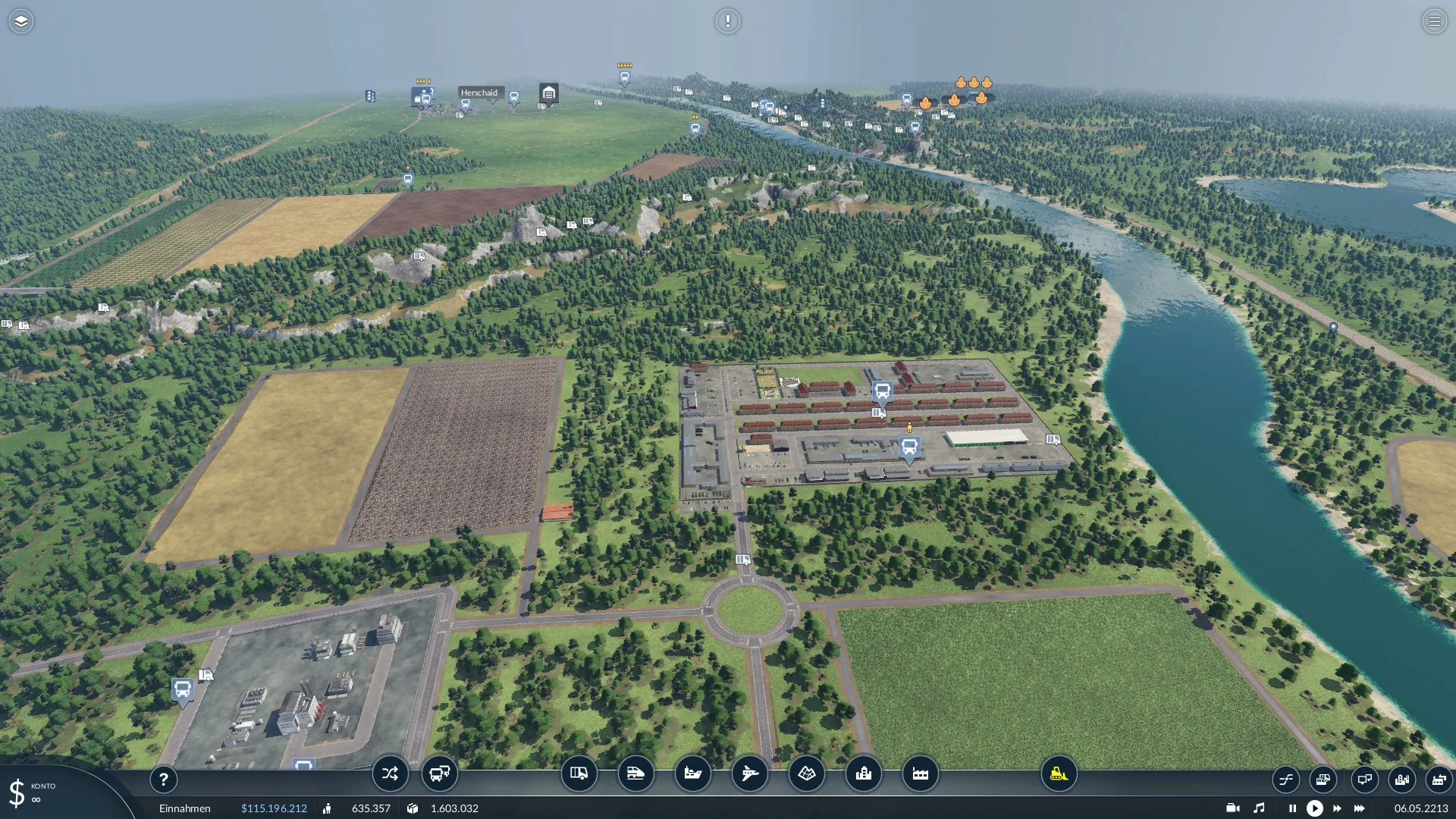Open the industry factory menu
The width and height of the screenshot is (1456, 819).
(920, 773)
